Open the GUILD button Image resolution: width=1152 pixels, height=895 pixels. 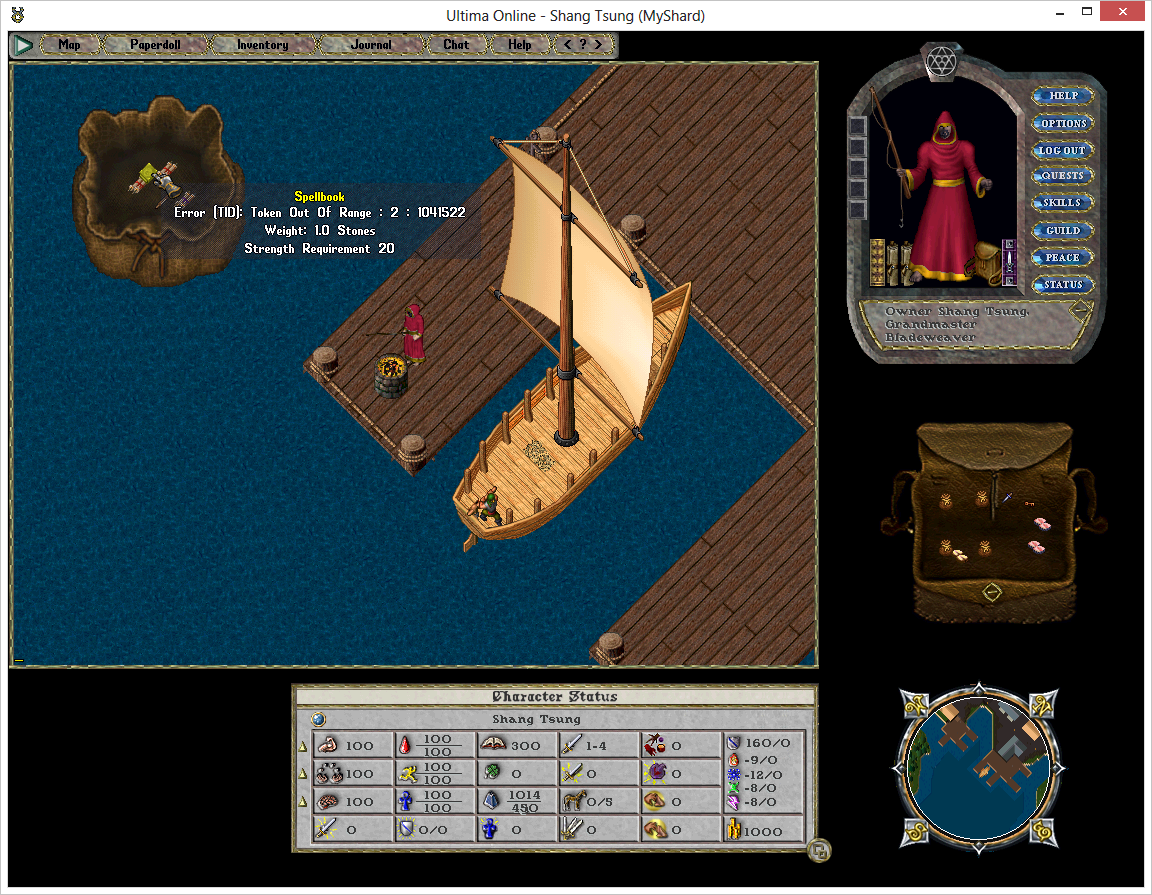pos(1062,230)
